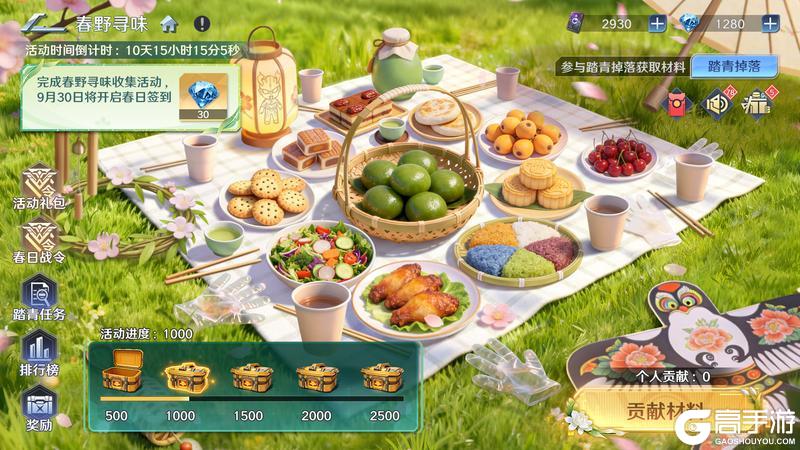Return to the home screen via house icon
The width and height of the screenshot is (800, 450).
coord(170,21)
